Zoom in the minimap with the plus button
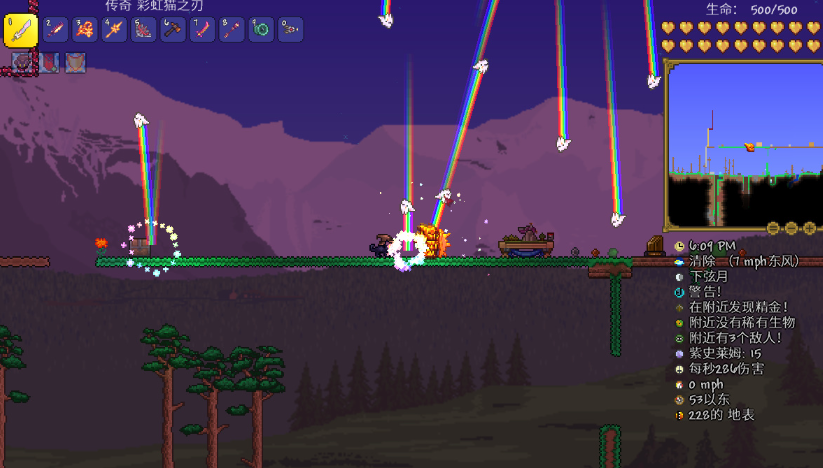The height and width of the screenshot is (468, 823). click(809, 228)
